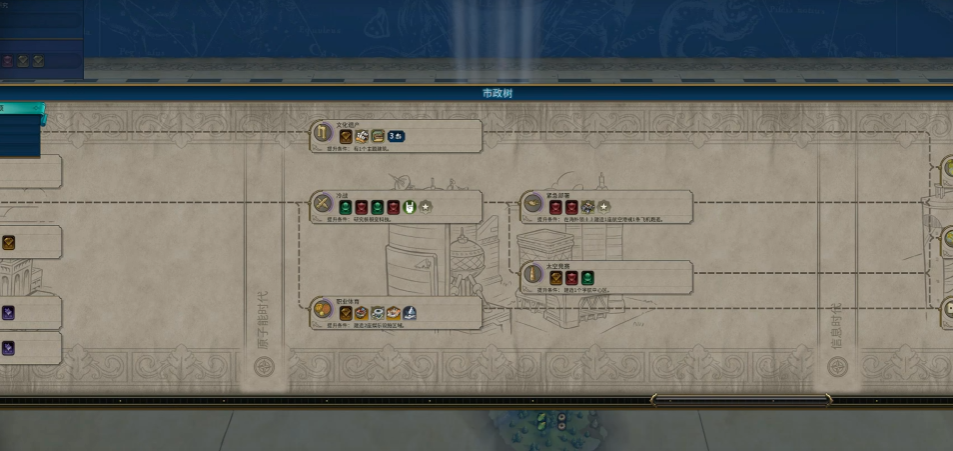Select the 职业体育 (Professional Sports) civic node

(396, 313)
